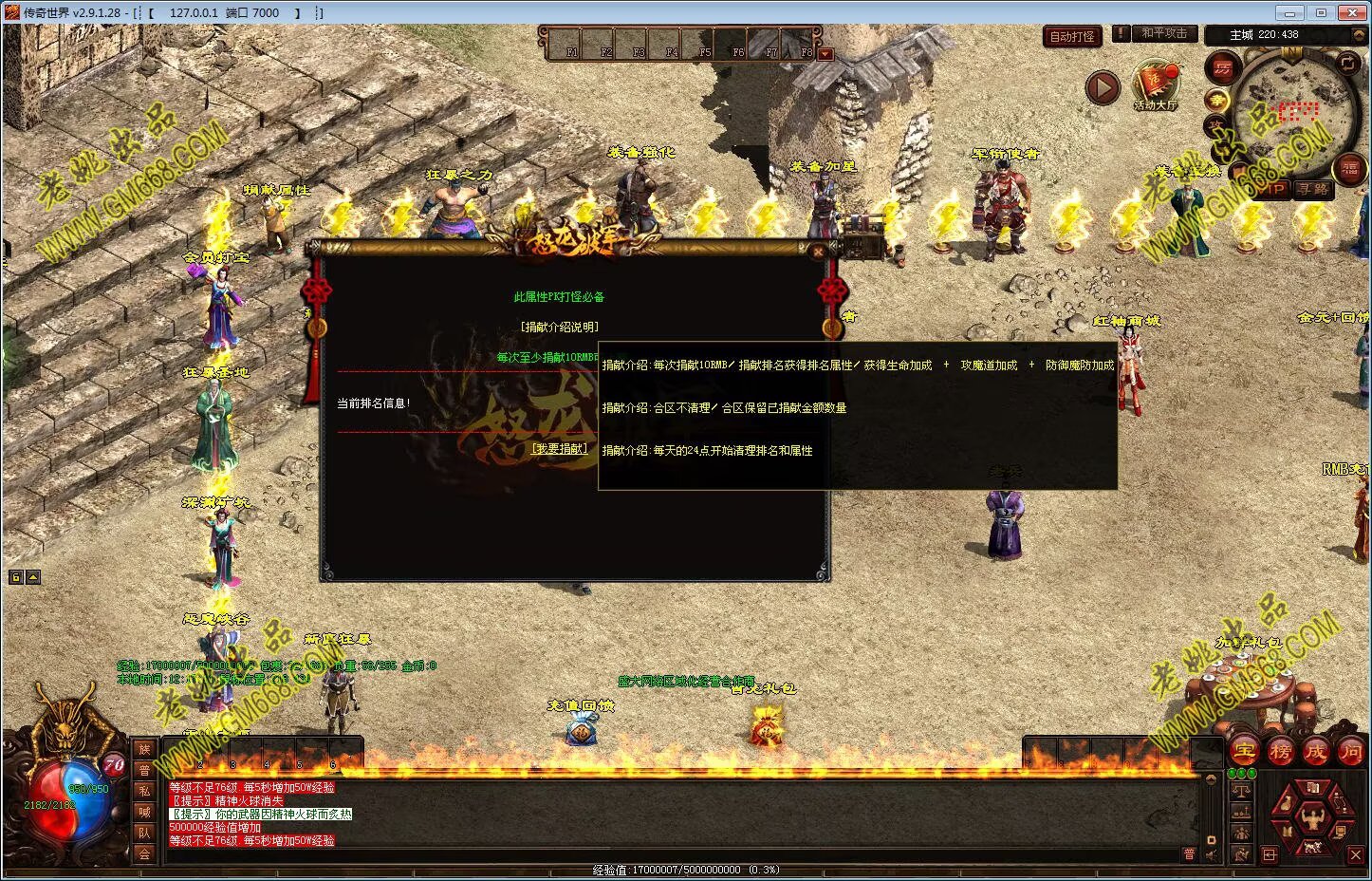Open the 宝 treasure round button
The width and height of the screenshot is (1372, 881).
tap(1244, 751)
